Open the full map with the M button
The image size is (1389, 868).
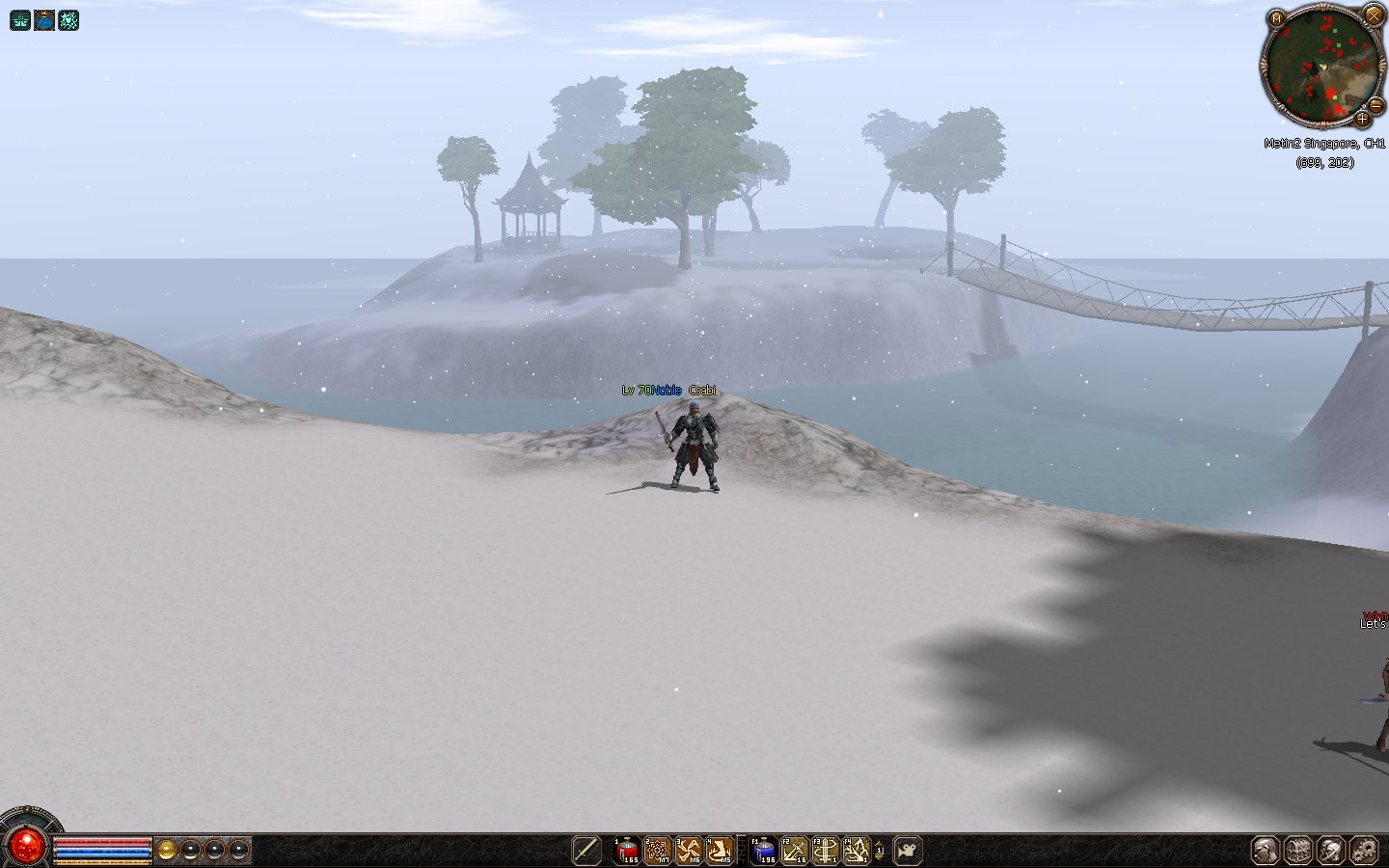click(1276, 18)
